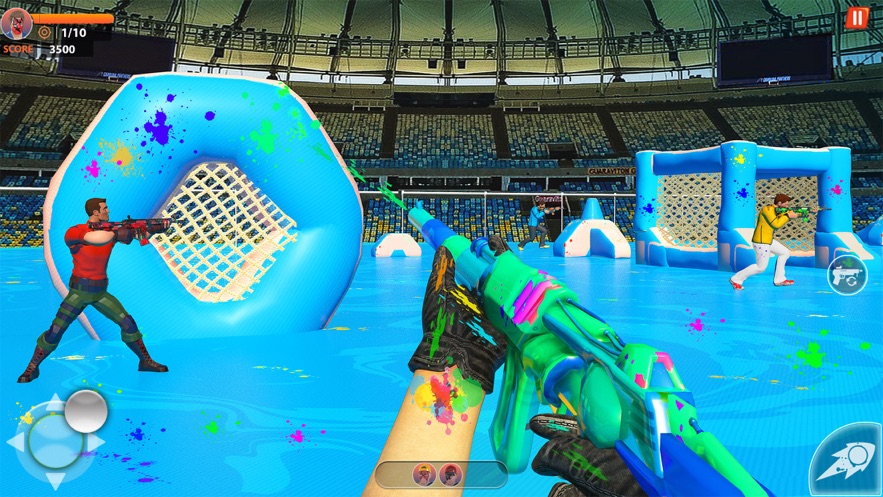This screenshot has width=883, height=497.
Task: Pause the game with the orange button
Action: tap(857, 18)
